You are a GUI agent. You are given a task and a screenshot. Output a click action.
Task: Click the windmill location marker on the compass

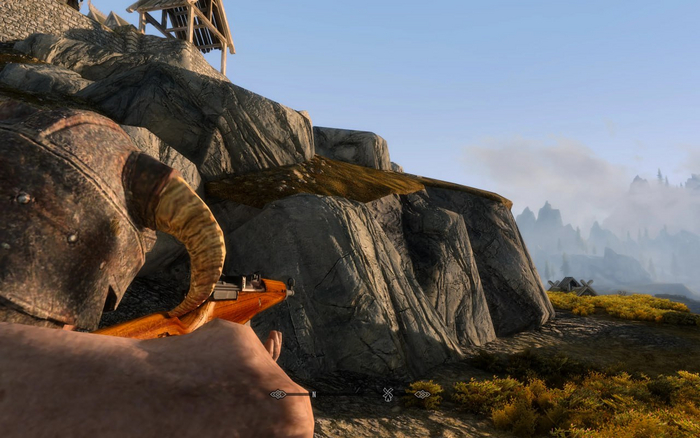388,394
